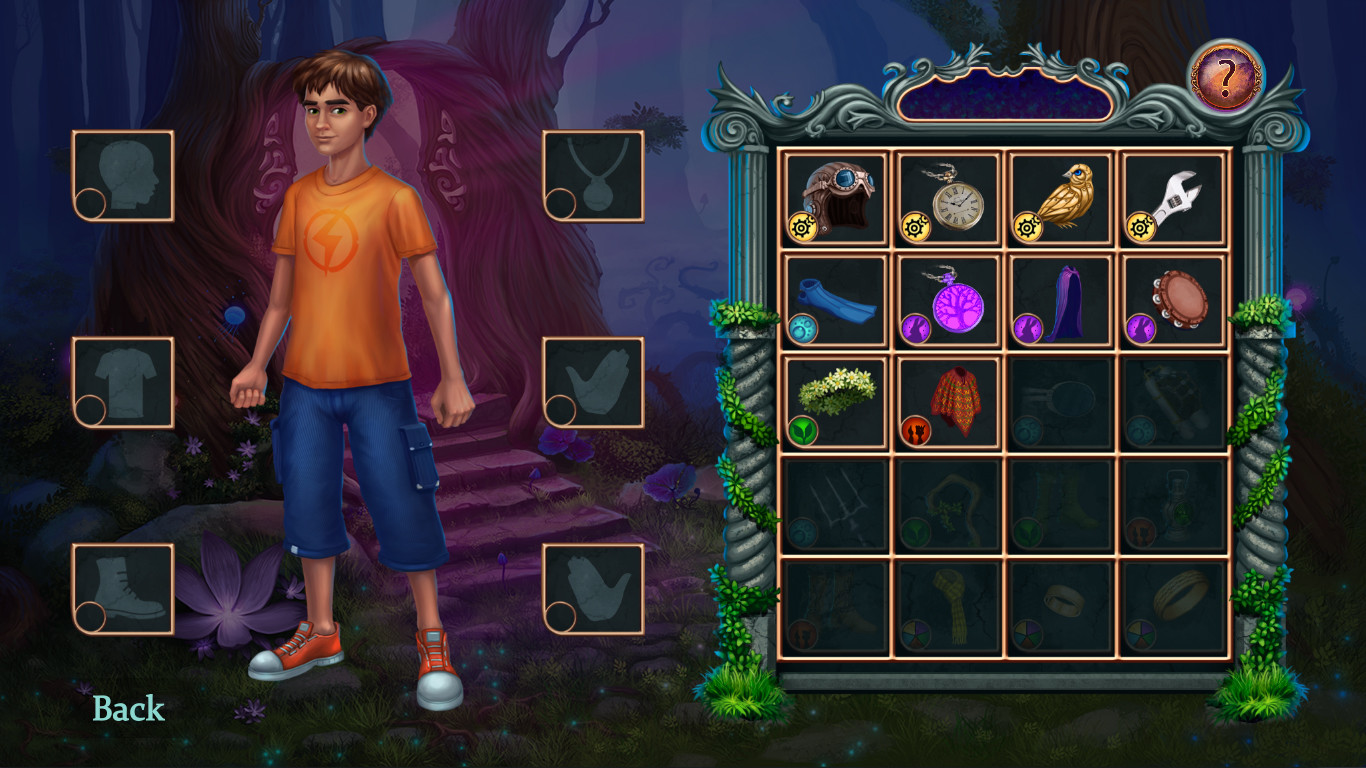Viewport: 1366px width, 768px height.
Task: Select the aviator helmet with goggles
Action: [836, 198]
